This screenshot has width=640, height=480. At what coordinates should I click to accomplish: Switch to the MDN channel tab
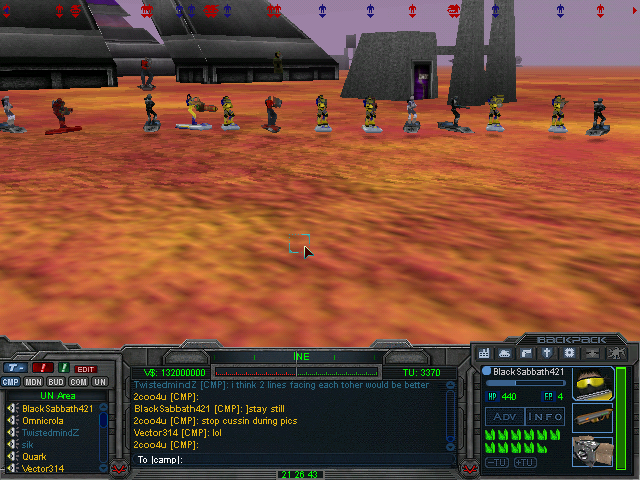pyautogui.click(x=33, y=382)
